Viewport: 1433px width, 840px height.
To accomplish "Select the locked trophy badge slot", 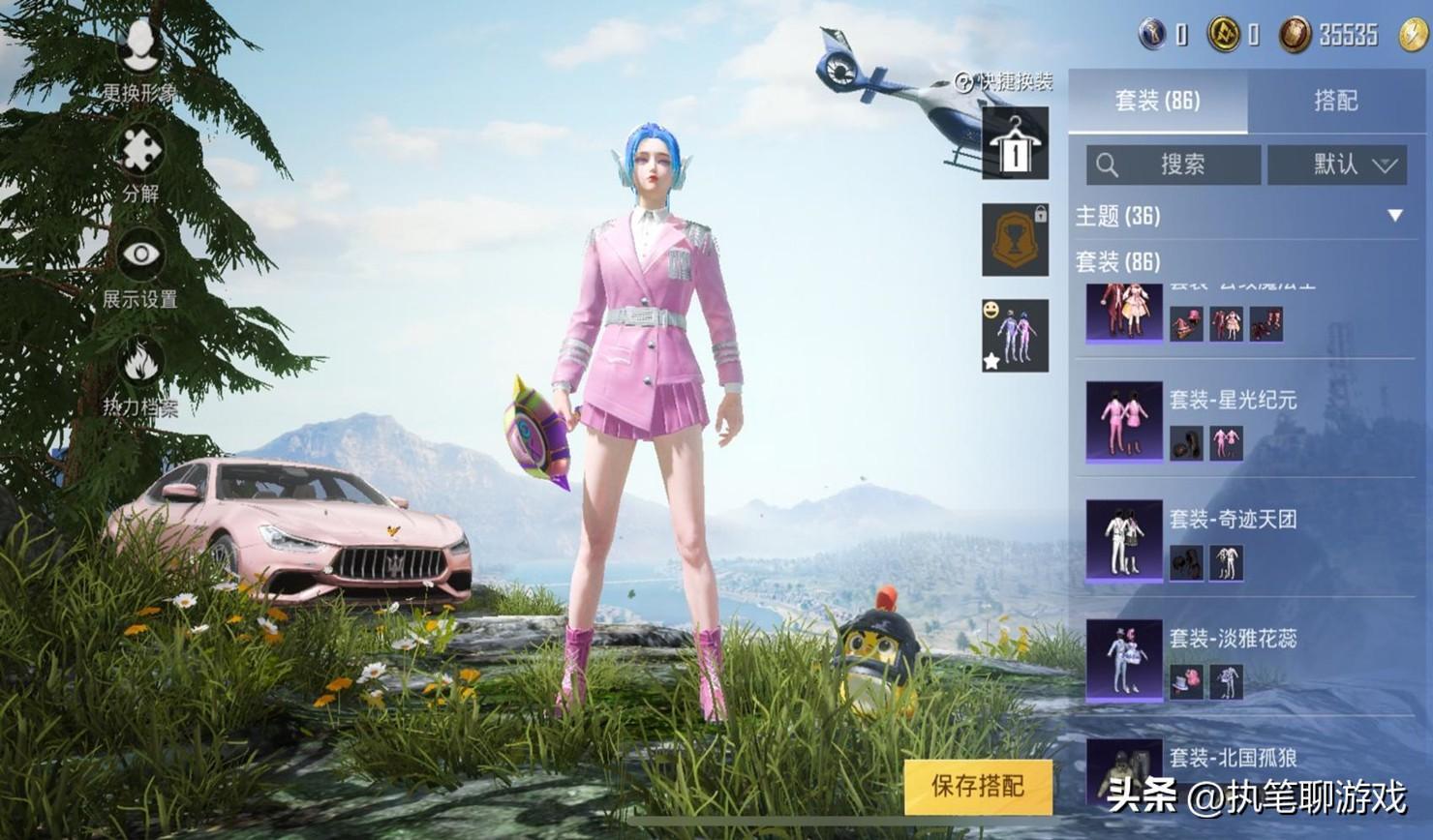I will click(1015, 239).
